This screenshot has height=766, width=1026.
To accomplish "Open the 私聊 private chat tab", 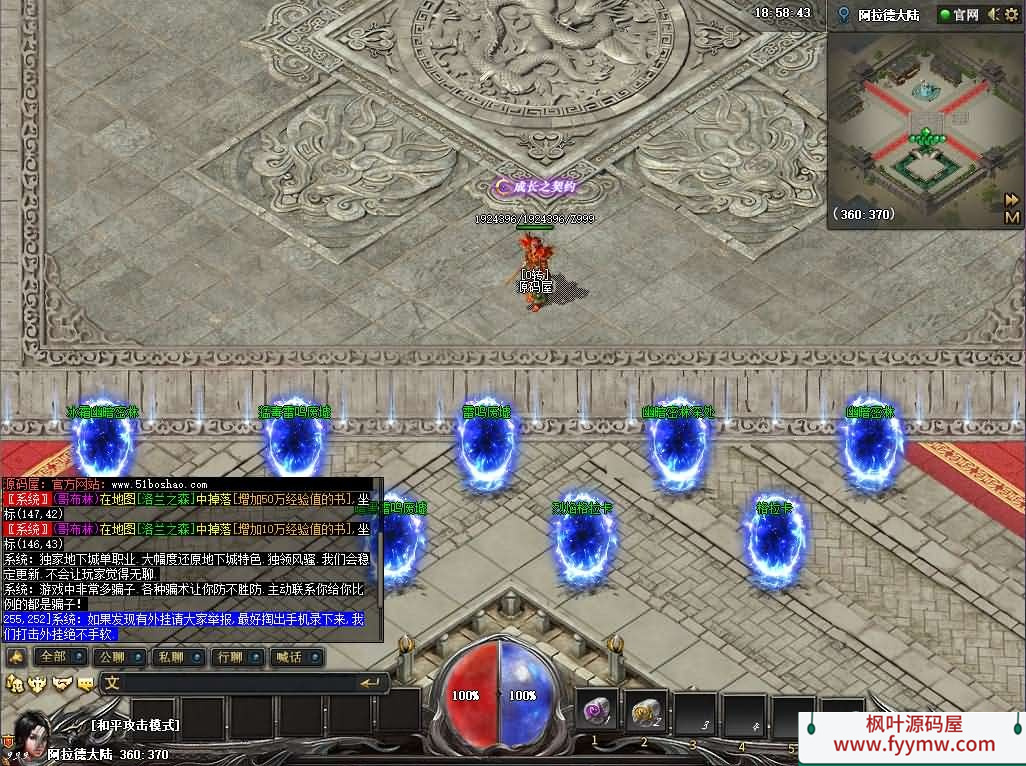I will coord(170,657).
